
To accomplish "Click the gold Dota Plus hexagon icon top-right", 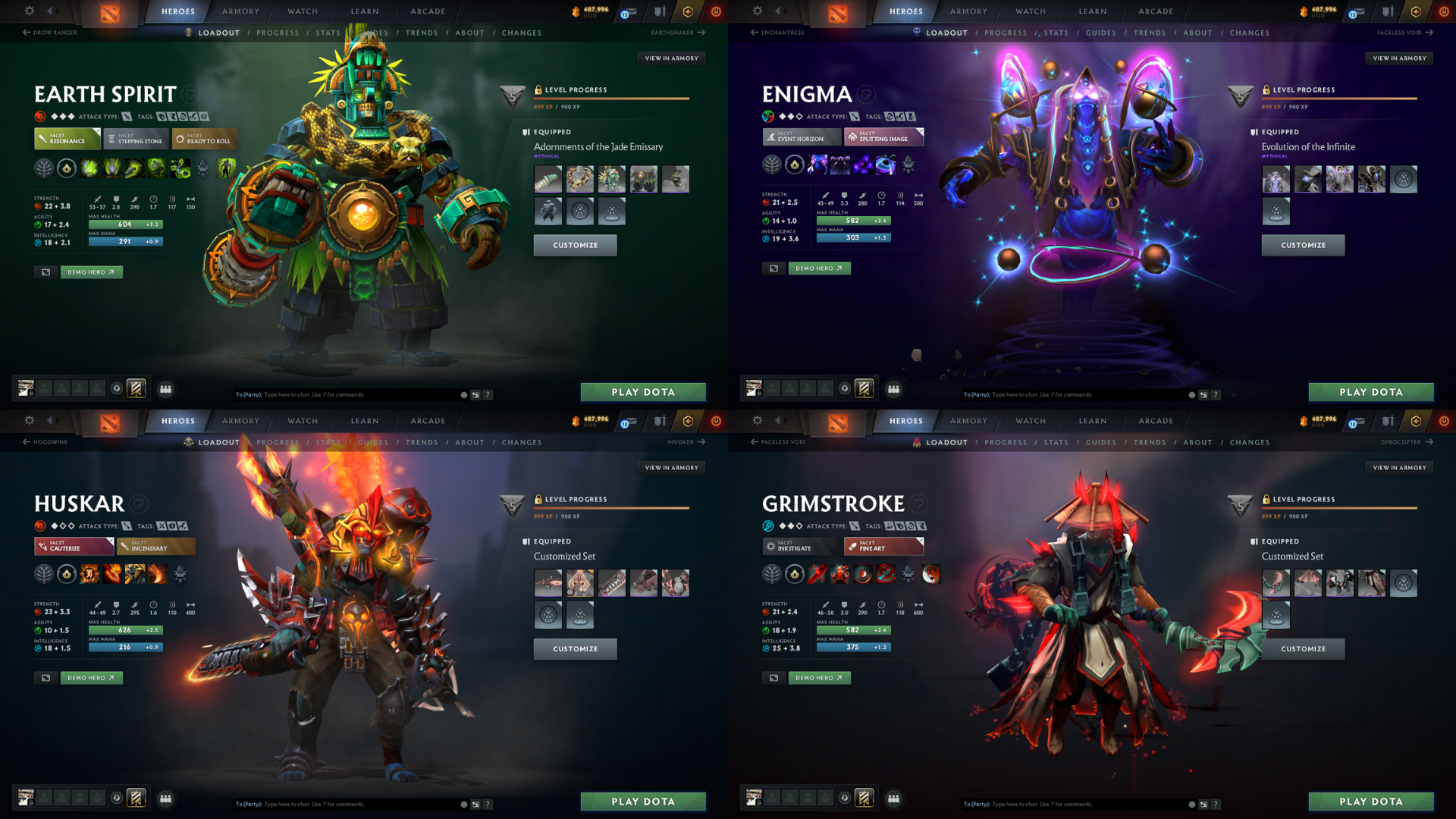I will [x=1416, y=11].
